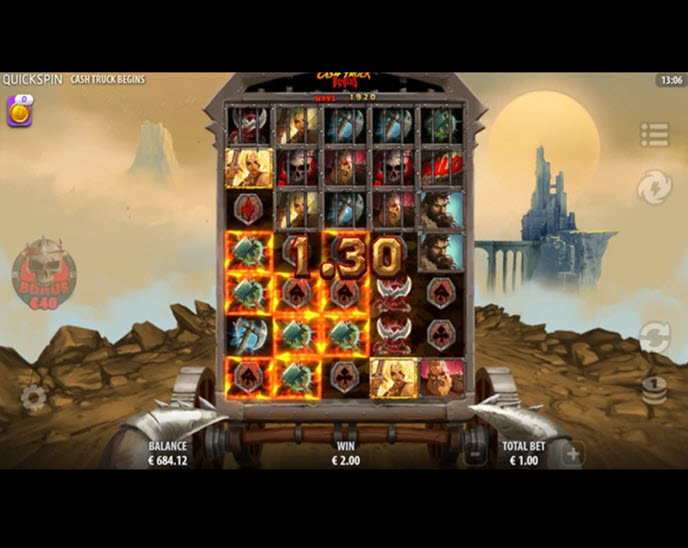Screen dimensions: 688x548
Task: Decrease total bet with the minus button
Action: pos(476,453)
